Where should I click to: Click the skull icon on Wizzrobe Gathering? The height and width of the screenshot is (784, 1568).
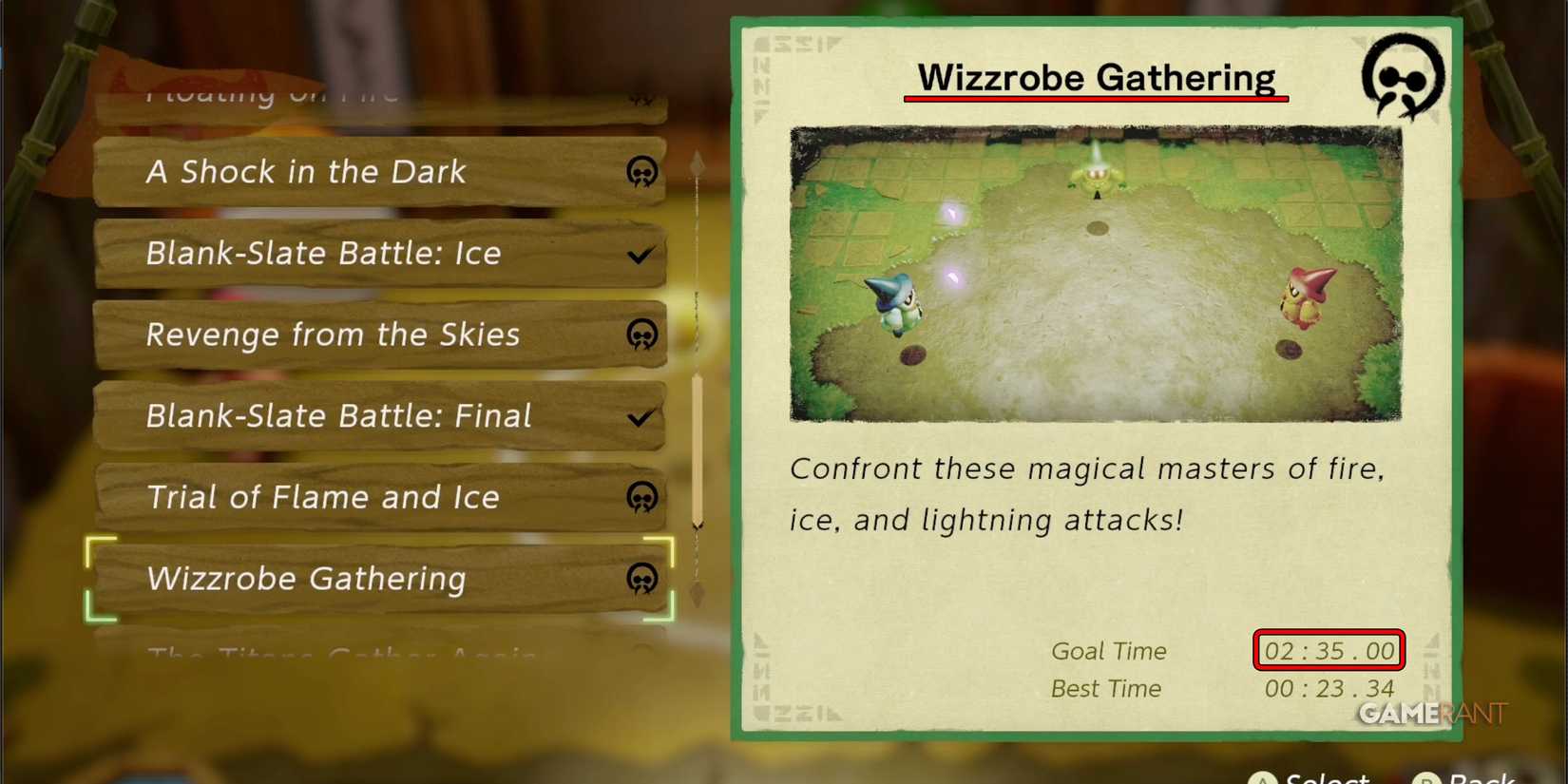point(644,579)
